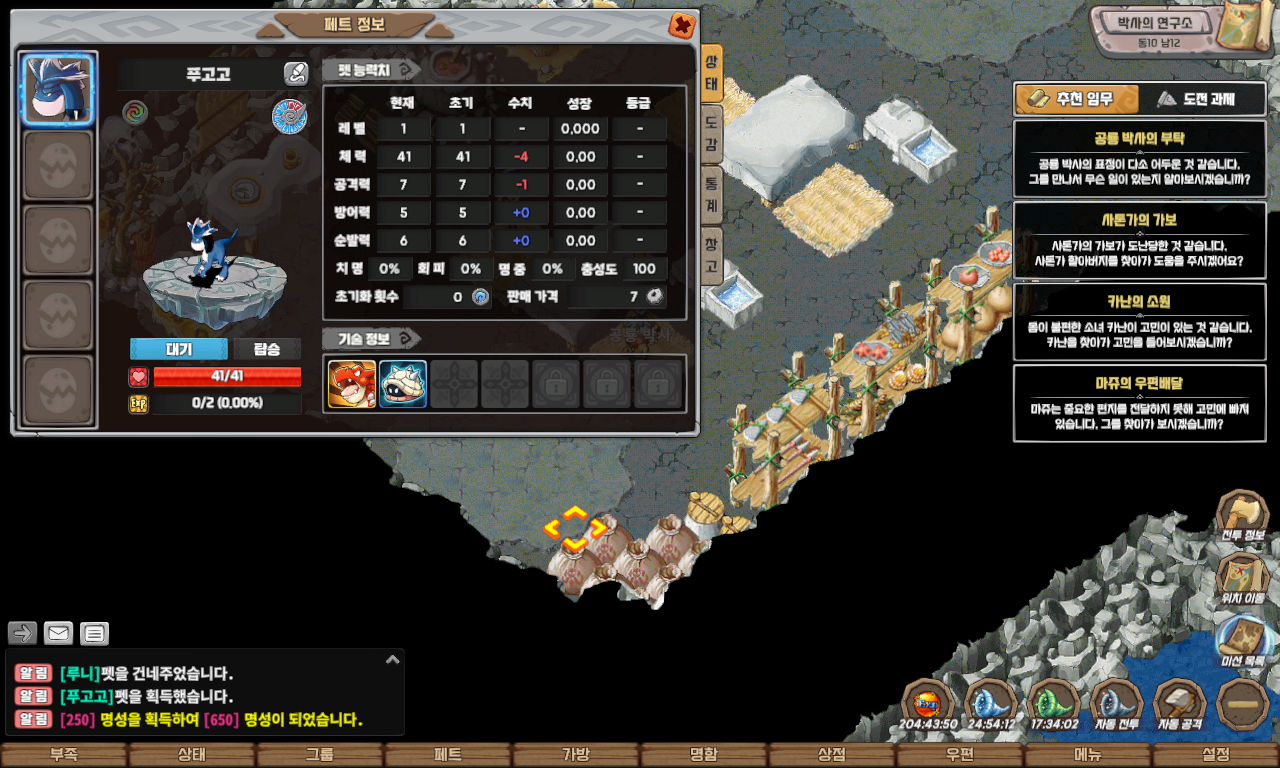Select the 푸고고 pet portrait slot
The width and height of the screenshot is (1280, 768).
coord(57,89)
